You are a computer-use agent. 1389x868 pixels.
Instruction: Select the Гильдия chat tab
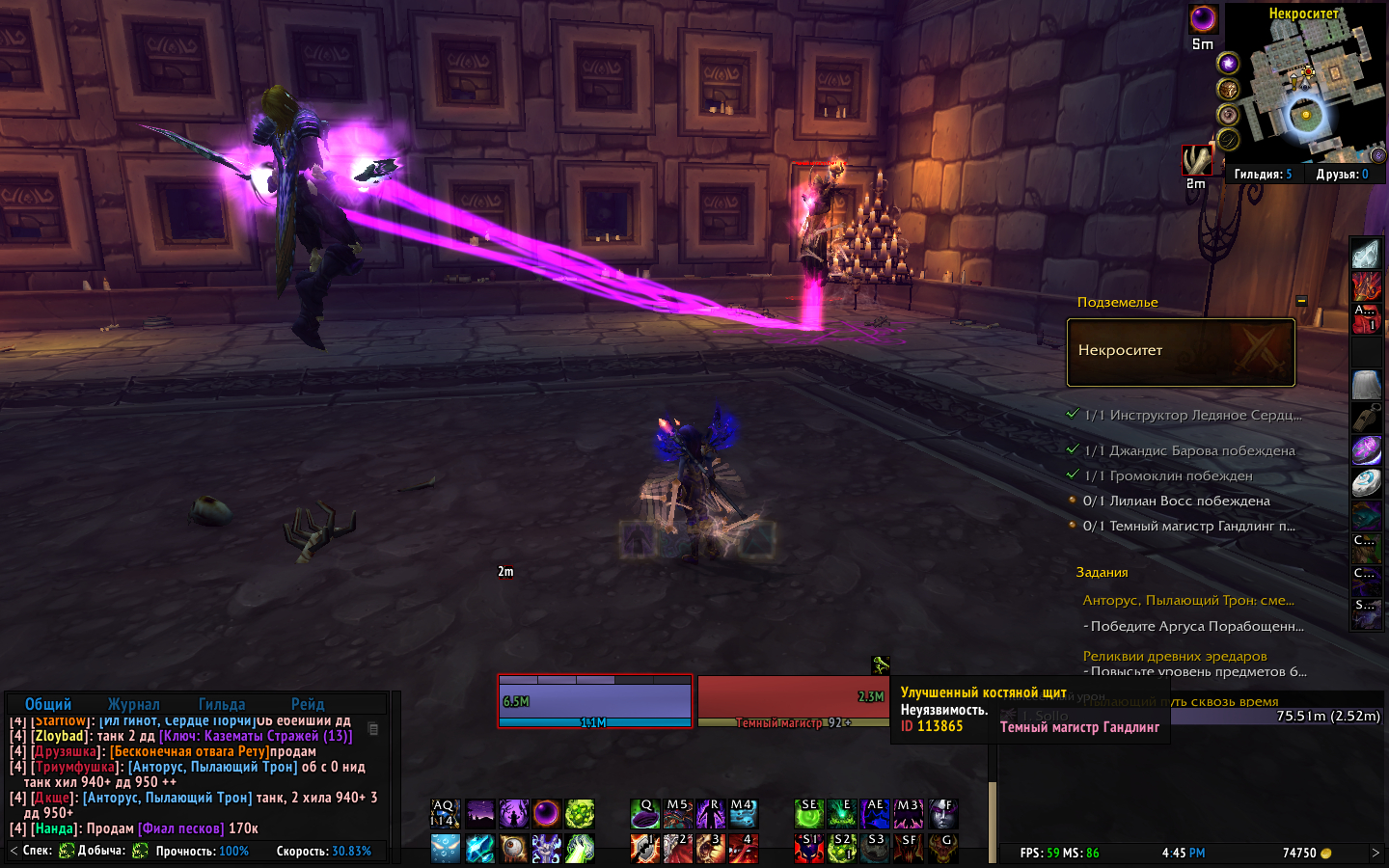[222, 704]
